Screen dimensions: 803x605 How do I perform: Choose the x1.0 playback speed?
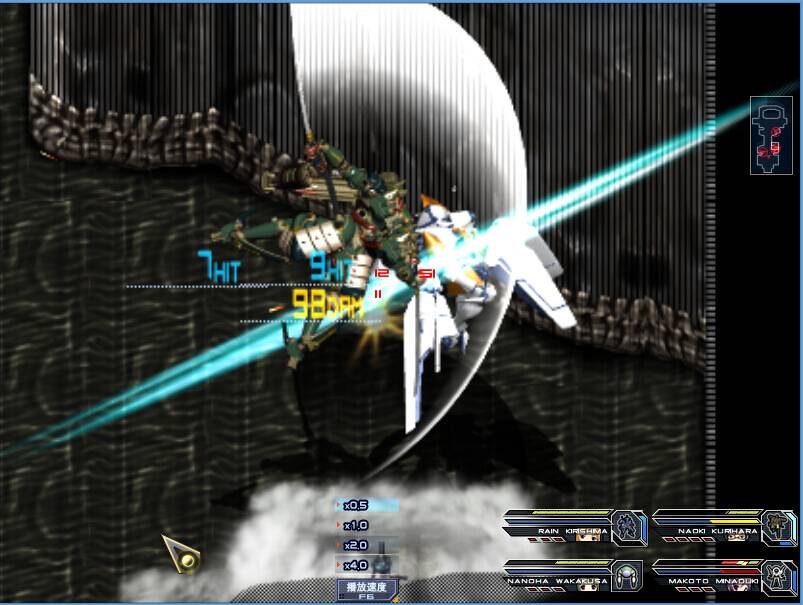point(357,526)
